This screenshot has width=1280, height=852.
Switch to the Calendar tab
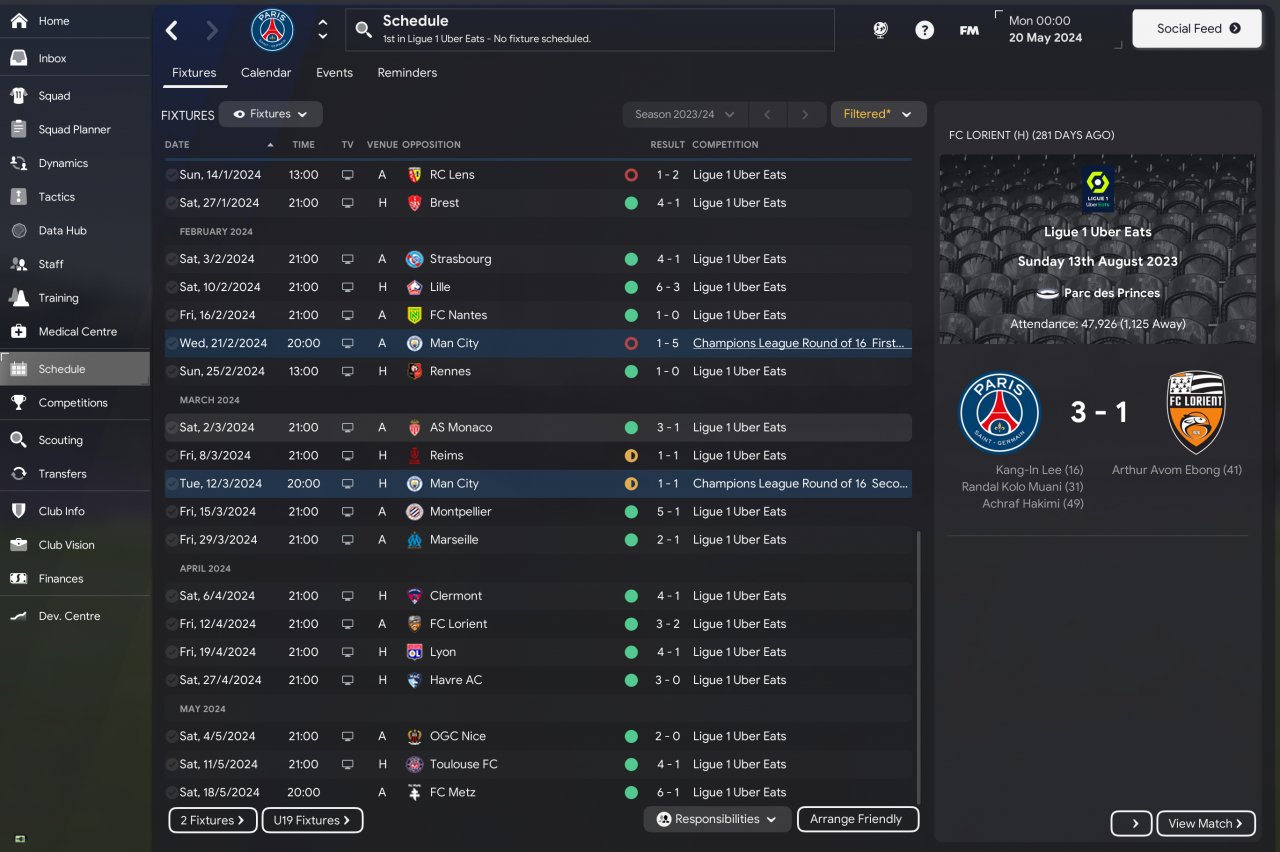(x=266, y=73)
